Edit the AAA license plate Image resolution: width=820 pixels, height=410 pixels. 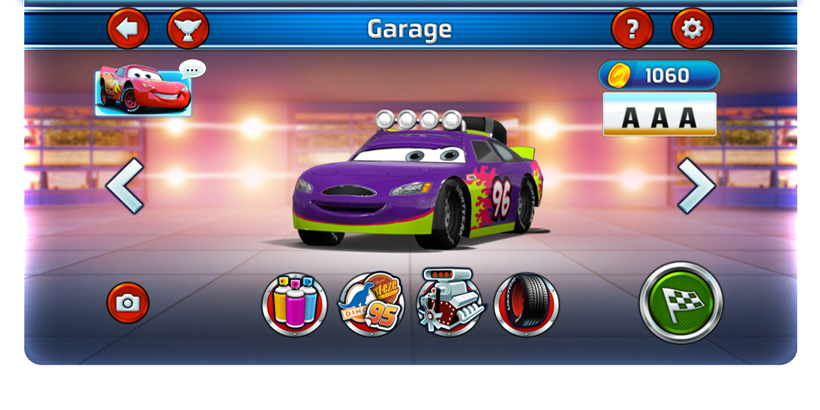[659, 115]
